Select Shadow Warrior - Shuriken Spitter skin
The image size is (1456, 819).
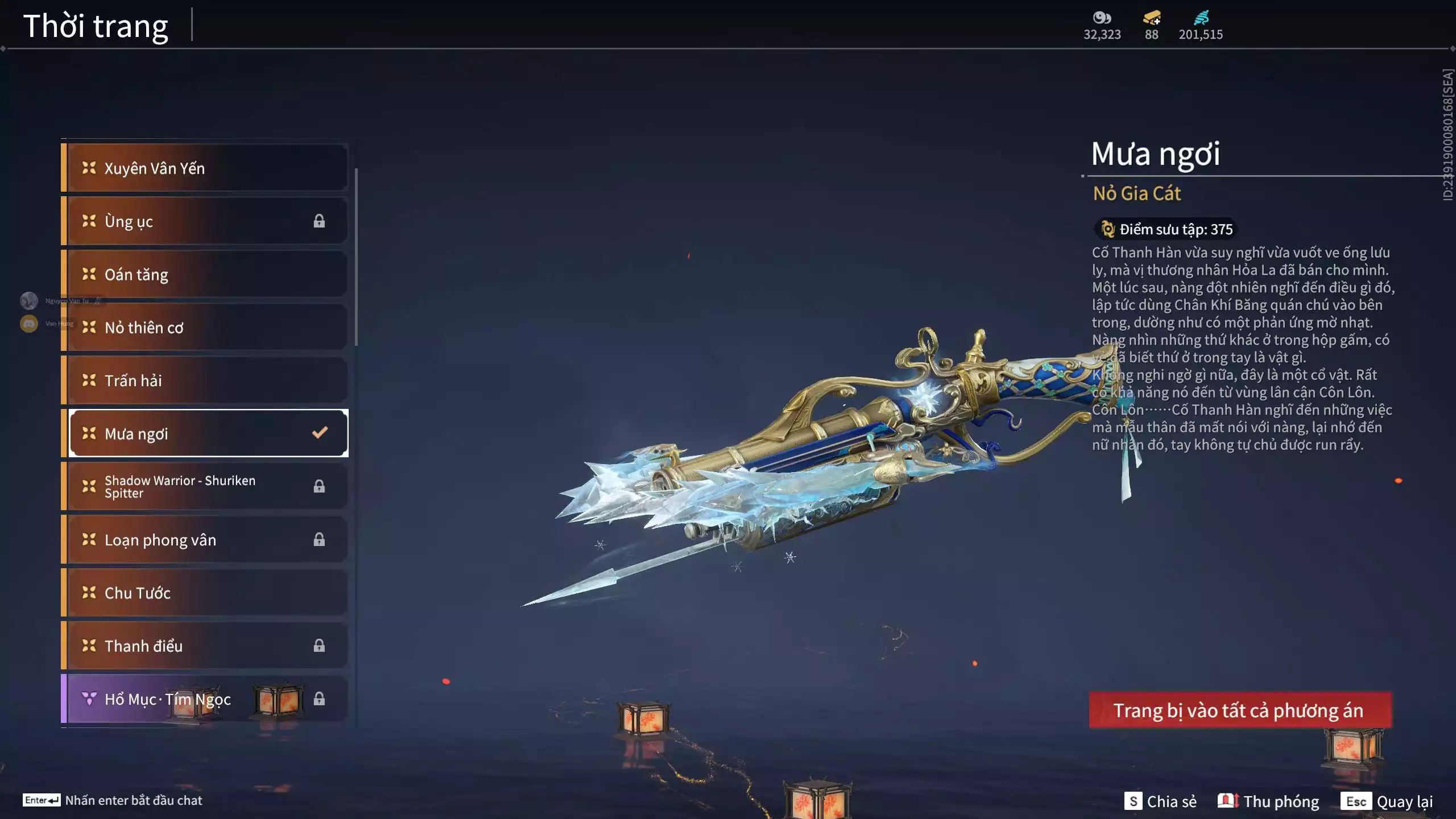205,486
